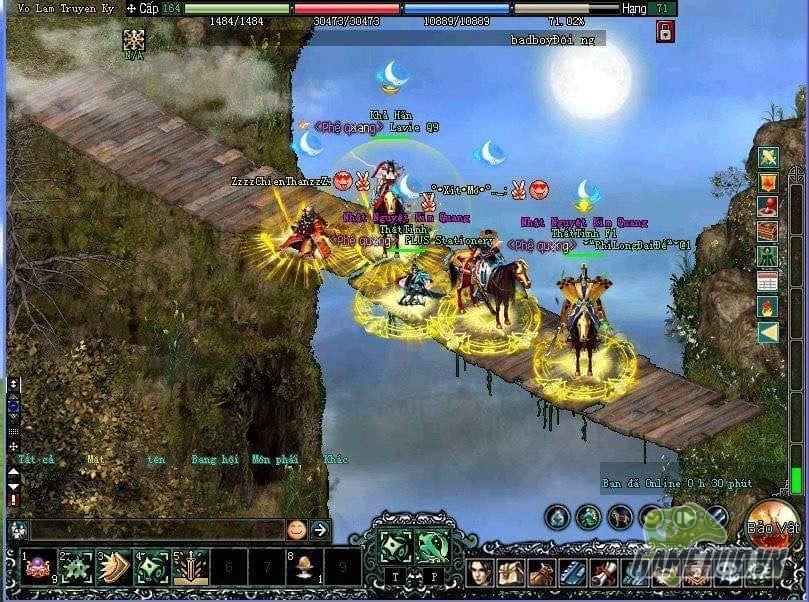809x602 pixels.
Task: Select the Môn phái chat channel
Action: [273, 460]
